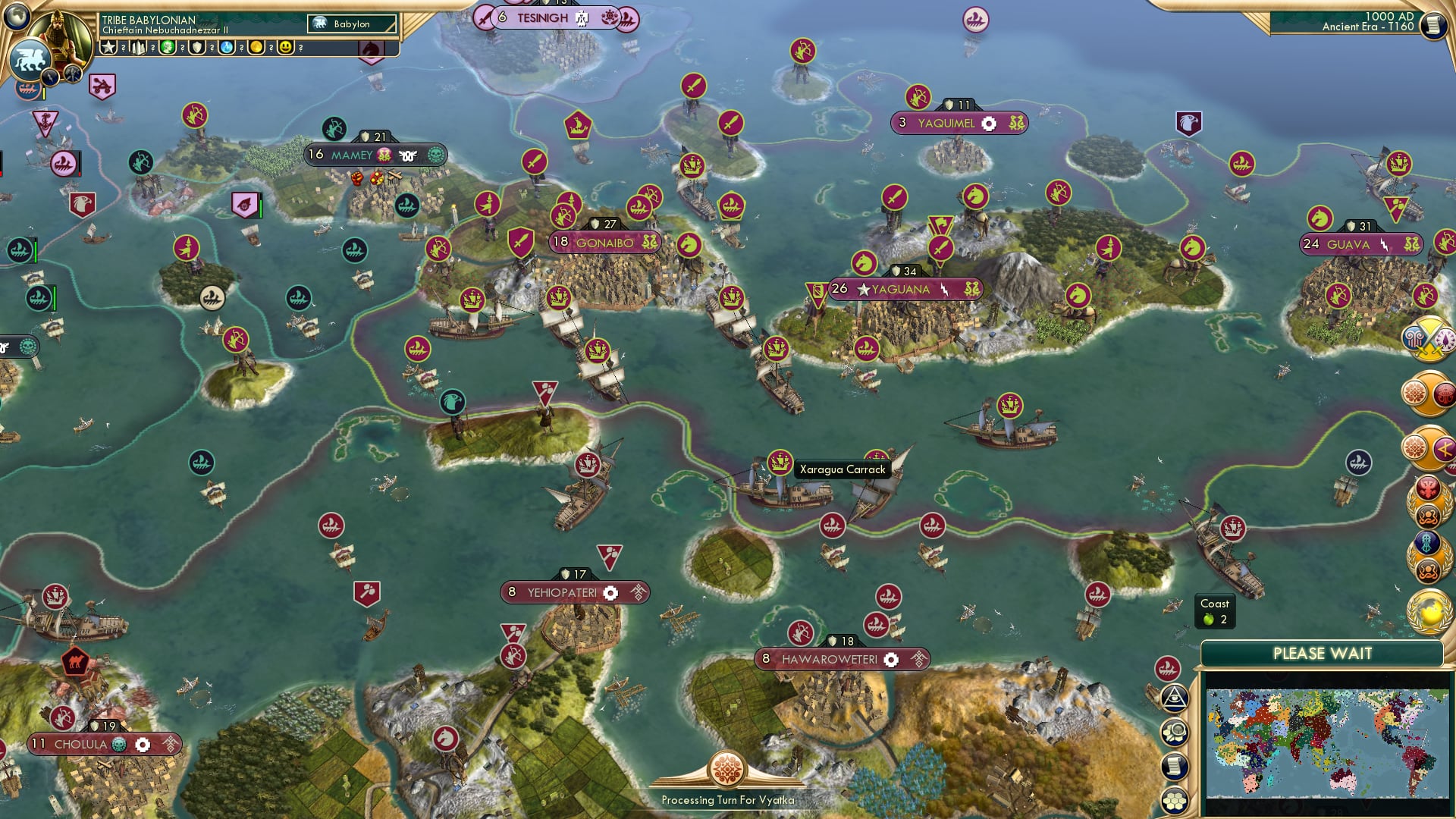Click the gold coin icon in the resource bar

[x=257, y=47]
